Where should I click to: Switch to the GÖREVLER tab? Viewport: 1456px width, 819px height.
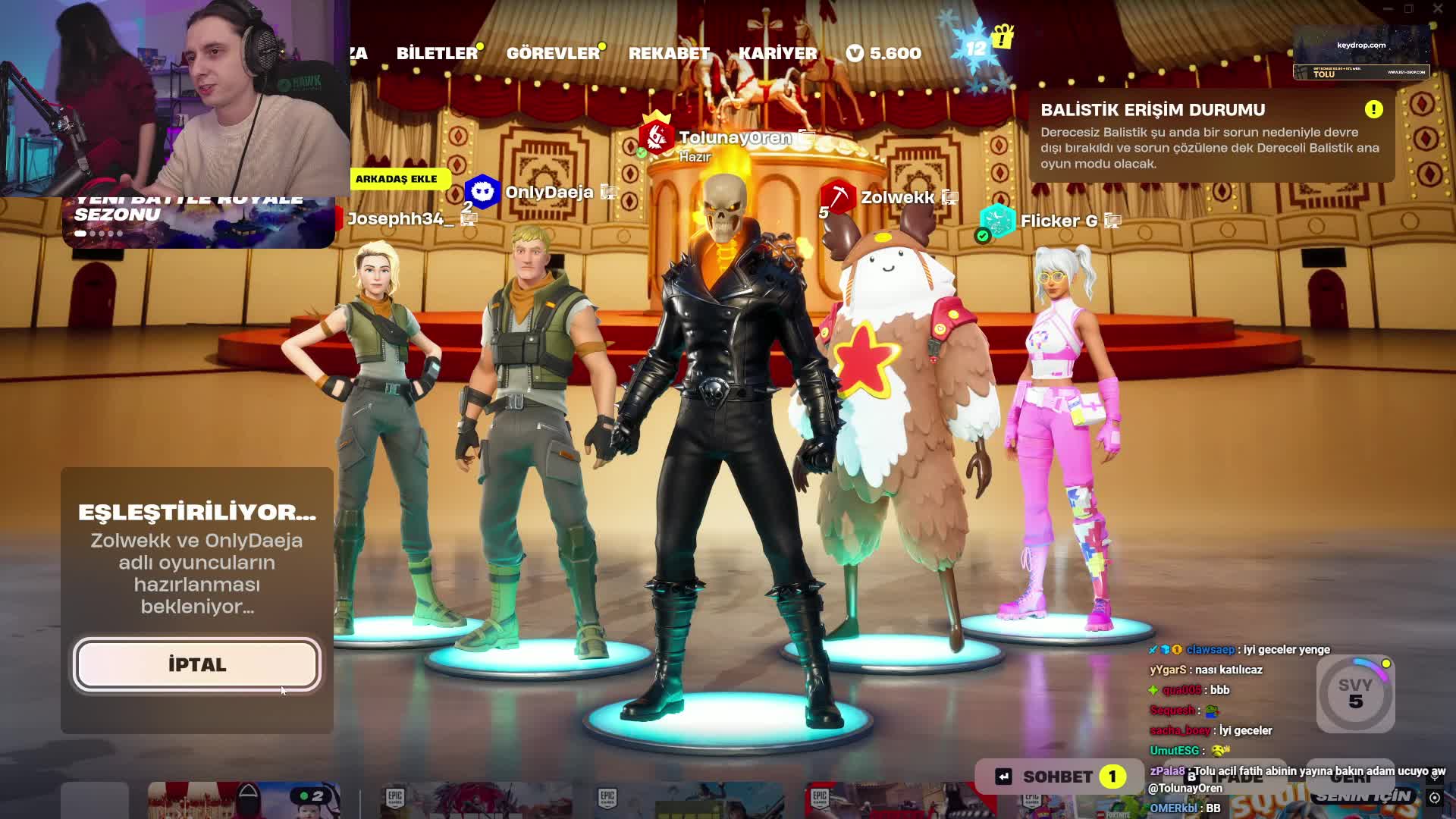click(x=553, y=53)
